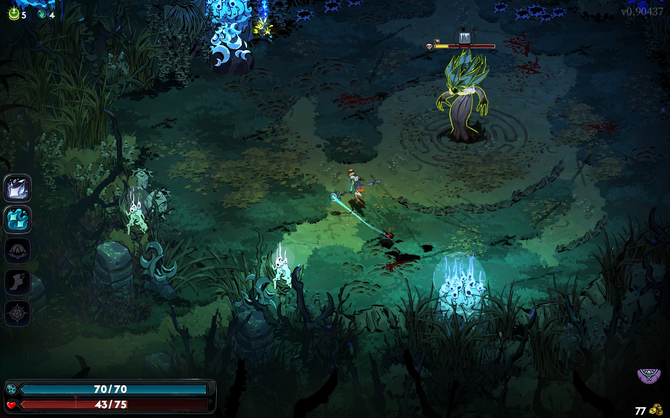The height and width of the screenshot is (418, 670).
Task: Open the purple skull keepsake icon
Action: point(649,377)
